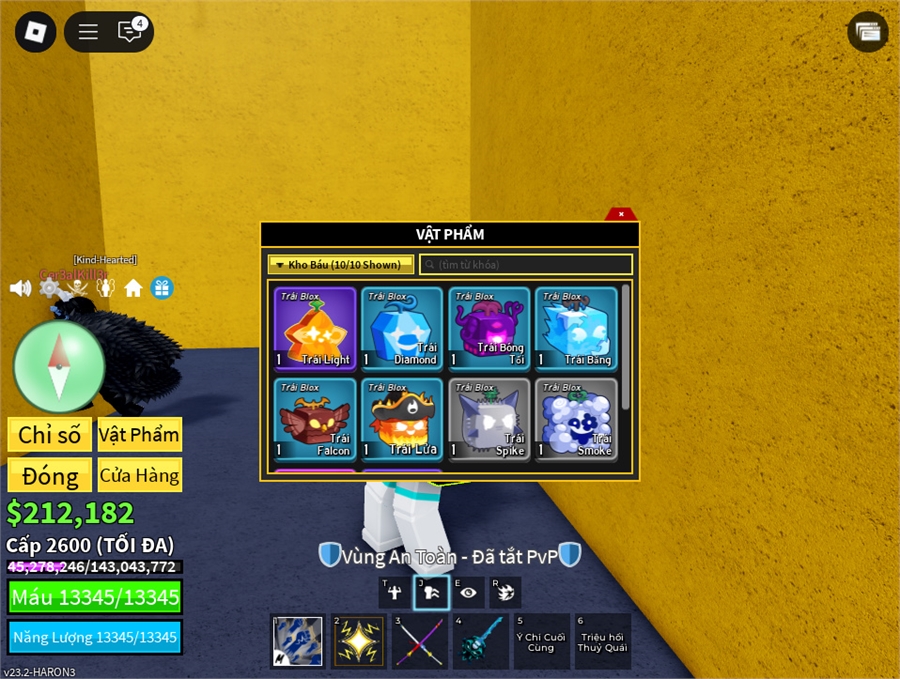Select the Trái Bóng Tối fruit
This screenshot has width=900, height=679.
coord(489,328)
